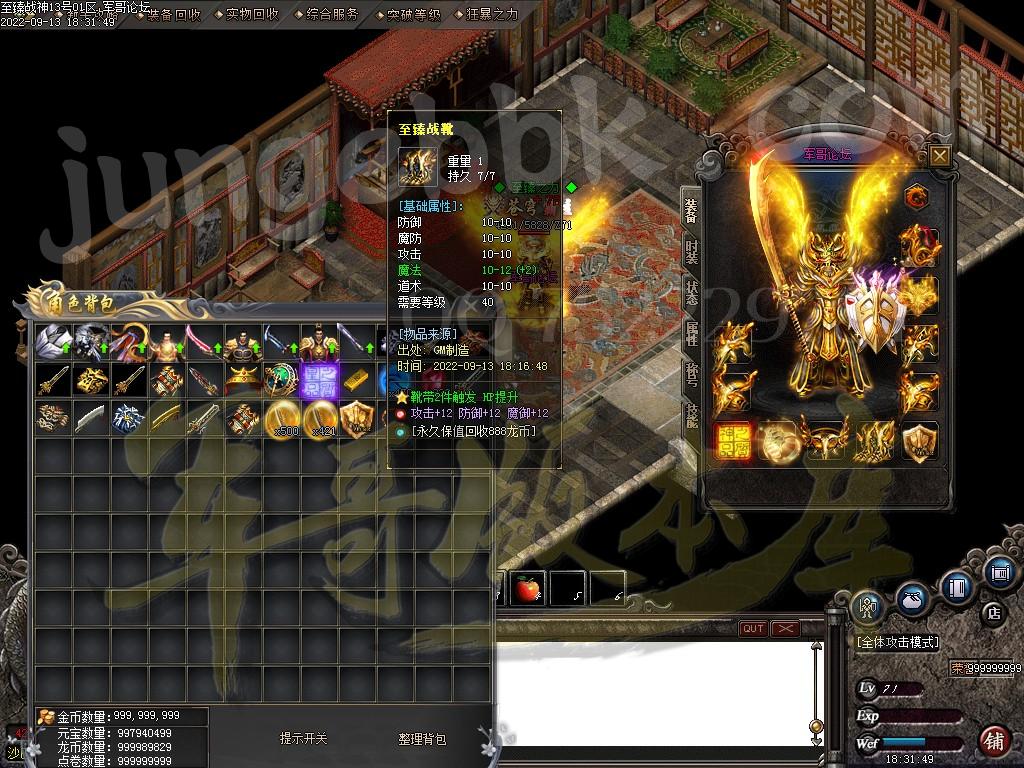The image size is (1024, 768).
Task: Switch to the 称号 title tab
Action: 691,375
